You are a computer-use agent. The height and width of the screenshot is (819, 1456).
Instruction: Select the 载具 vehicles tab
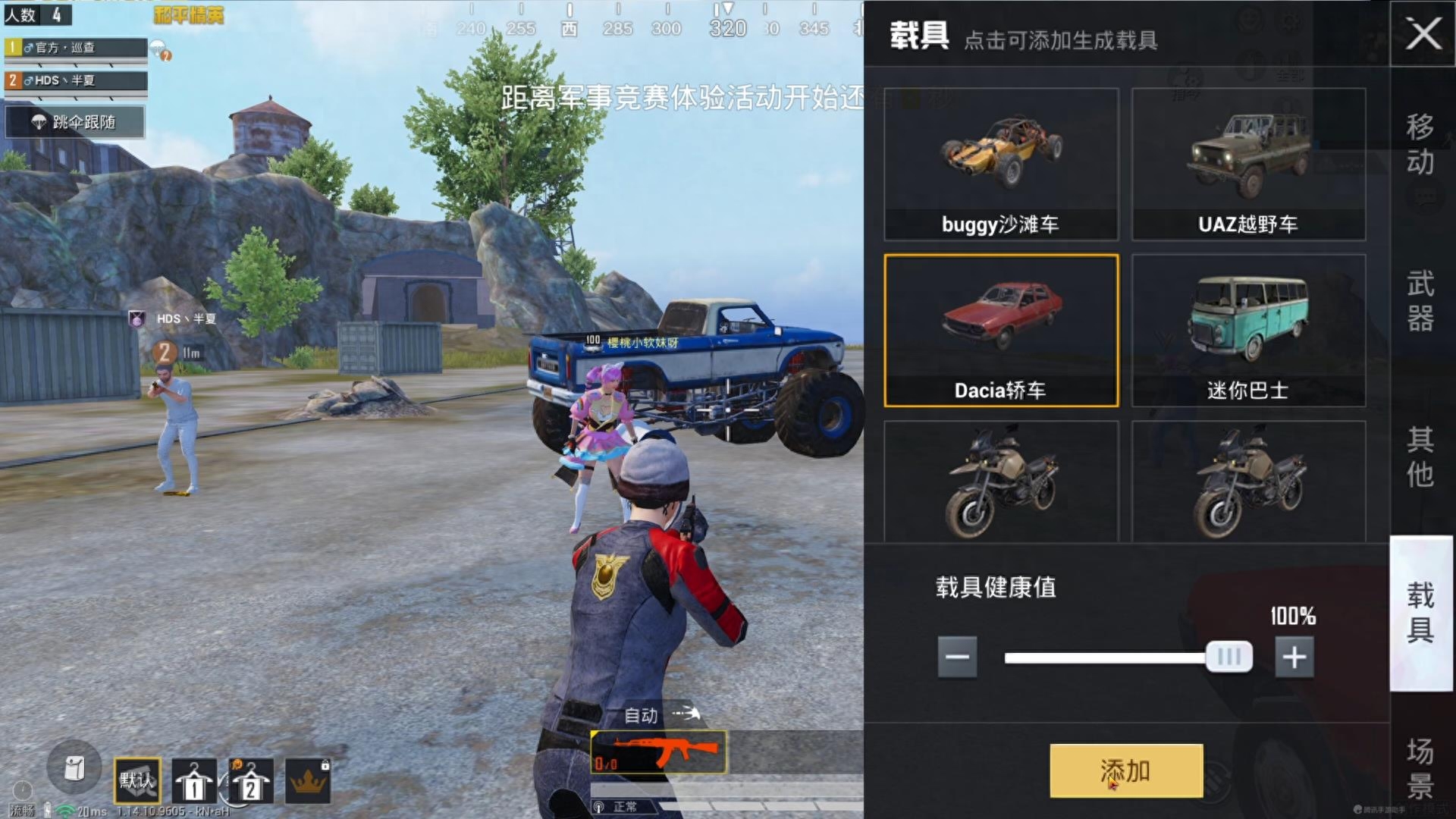pos(1420,613)
